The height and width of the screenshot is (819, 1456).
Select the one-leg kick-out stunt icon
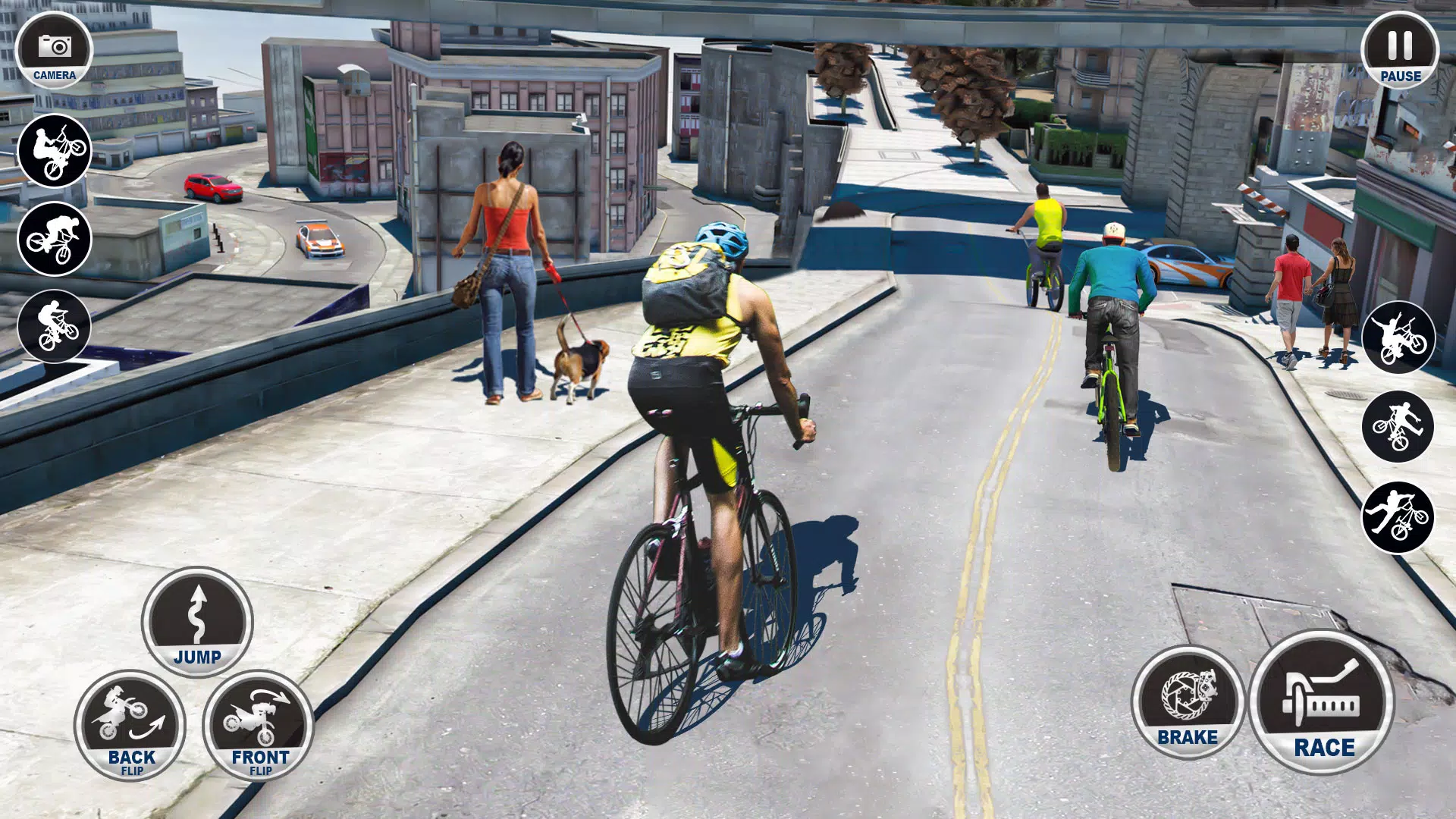click(1398, 426)
